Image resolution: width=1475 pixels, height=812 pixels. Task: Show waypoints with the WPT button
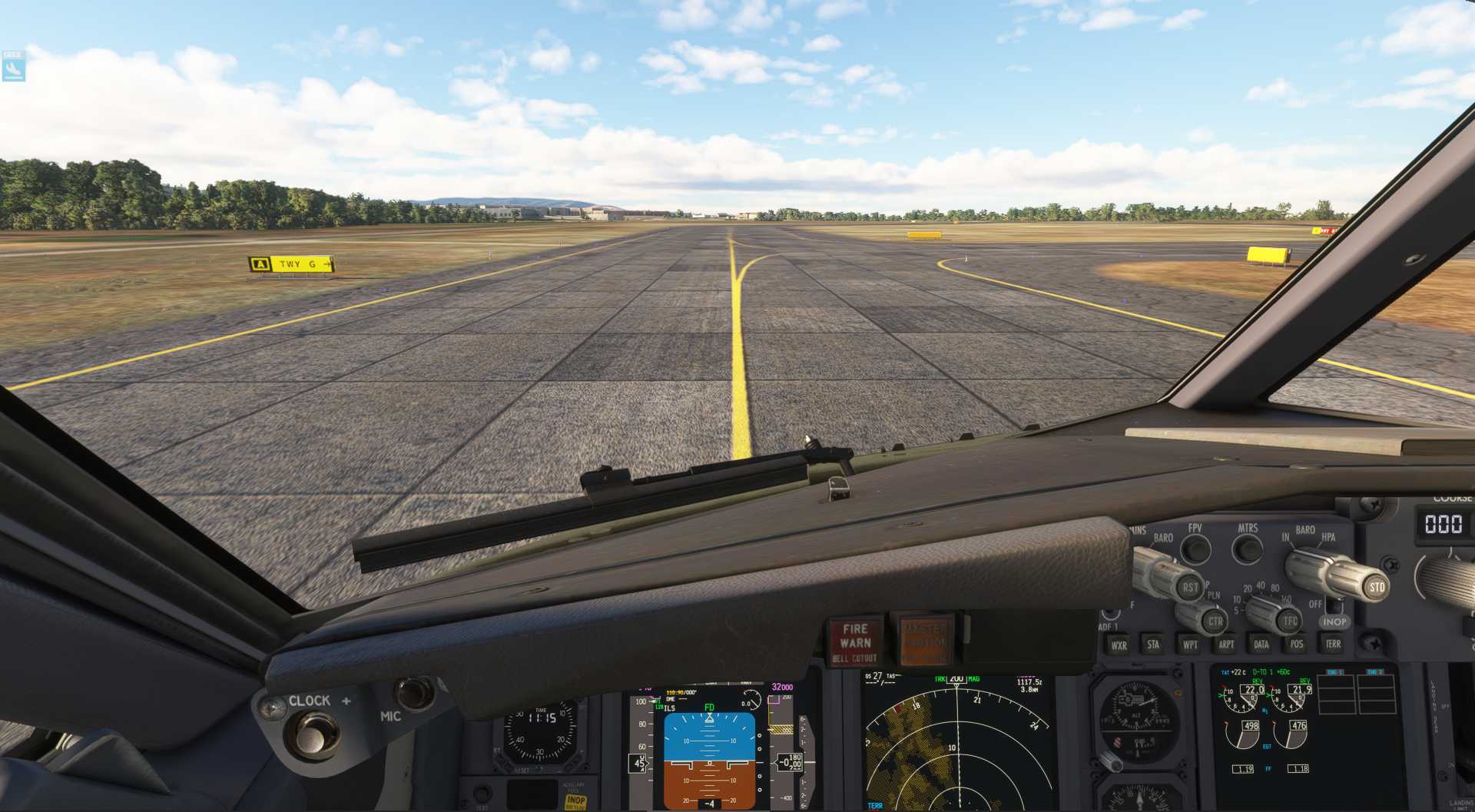[1190, 645]
